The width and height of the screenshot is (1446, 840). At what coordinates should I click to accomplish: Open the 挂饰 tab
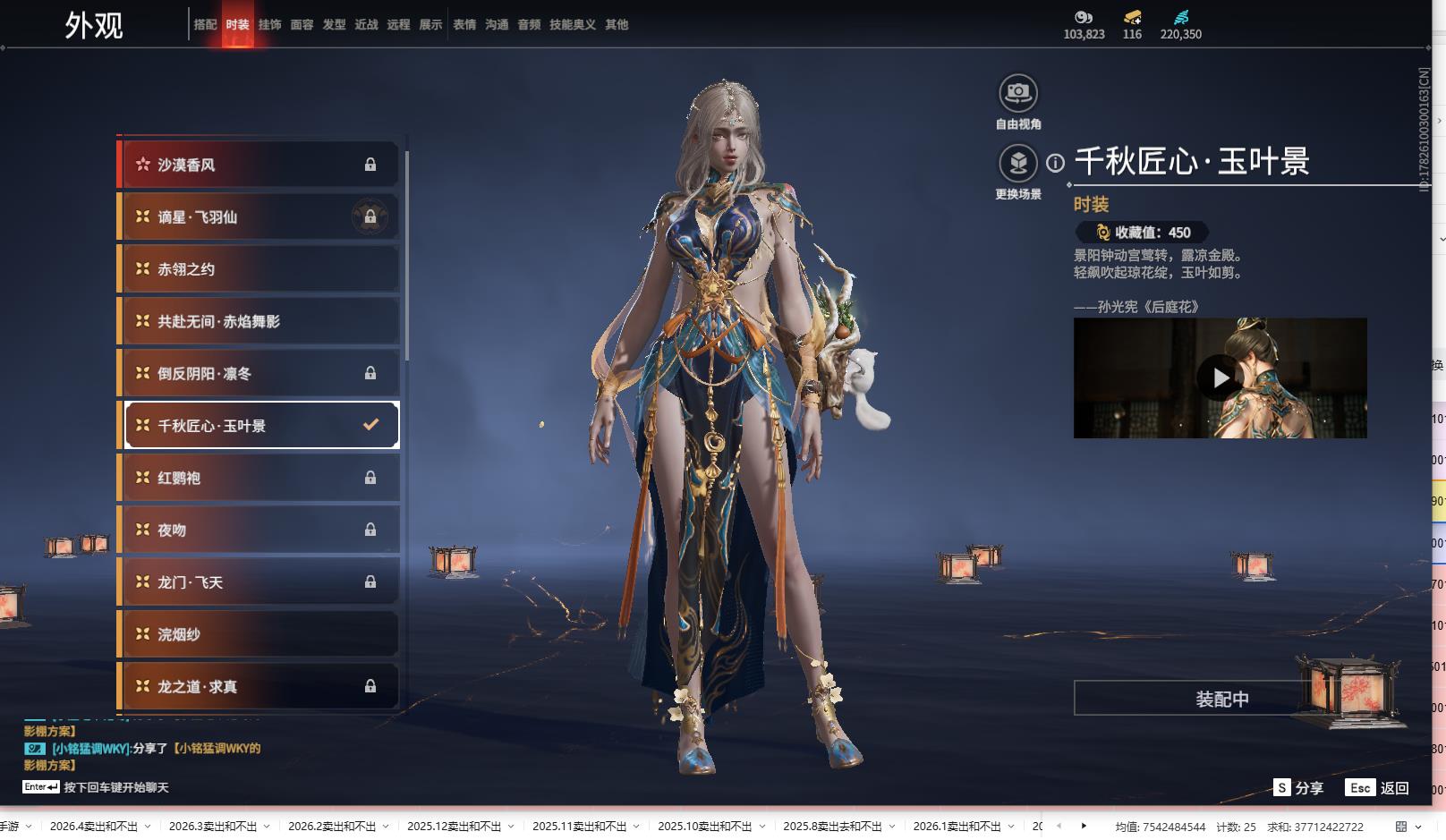(269, 25)
